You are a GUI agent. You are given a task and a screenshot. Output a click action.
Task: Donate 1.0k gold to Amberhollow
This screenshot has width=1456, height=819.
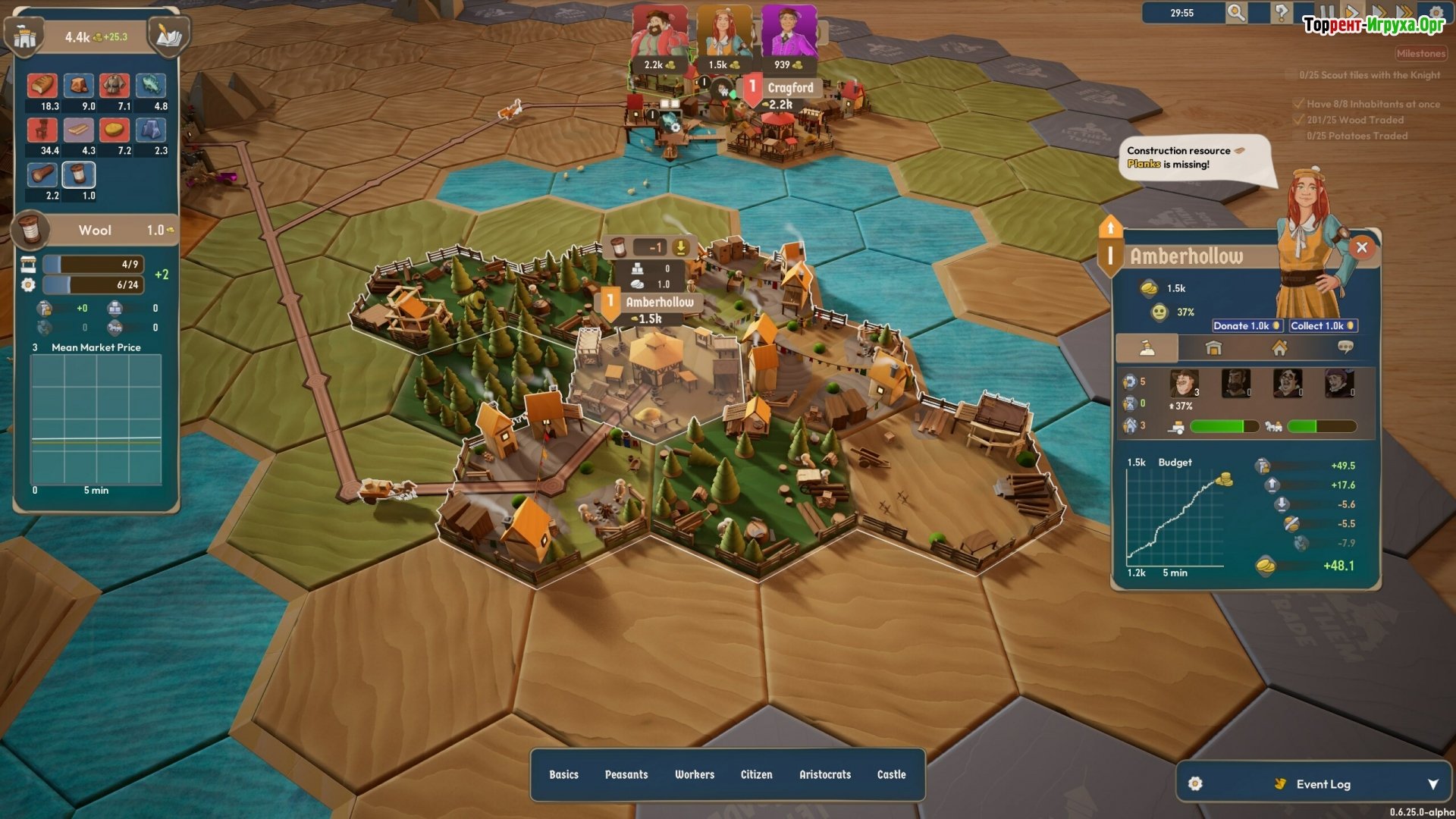[x=1246, y=326]
